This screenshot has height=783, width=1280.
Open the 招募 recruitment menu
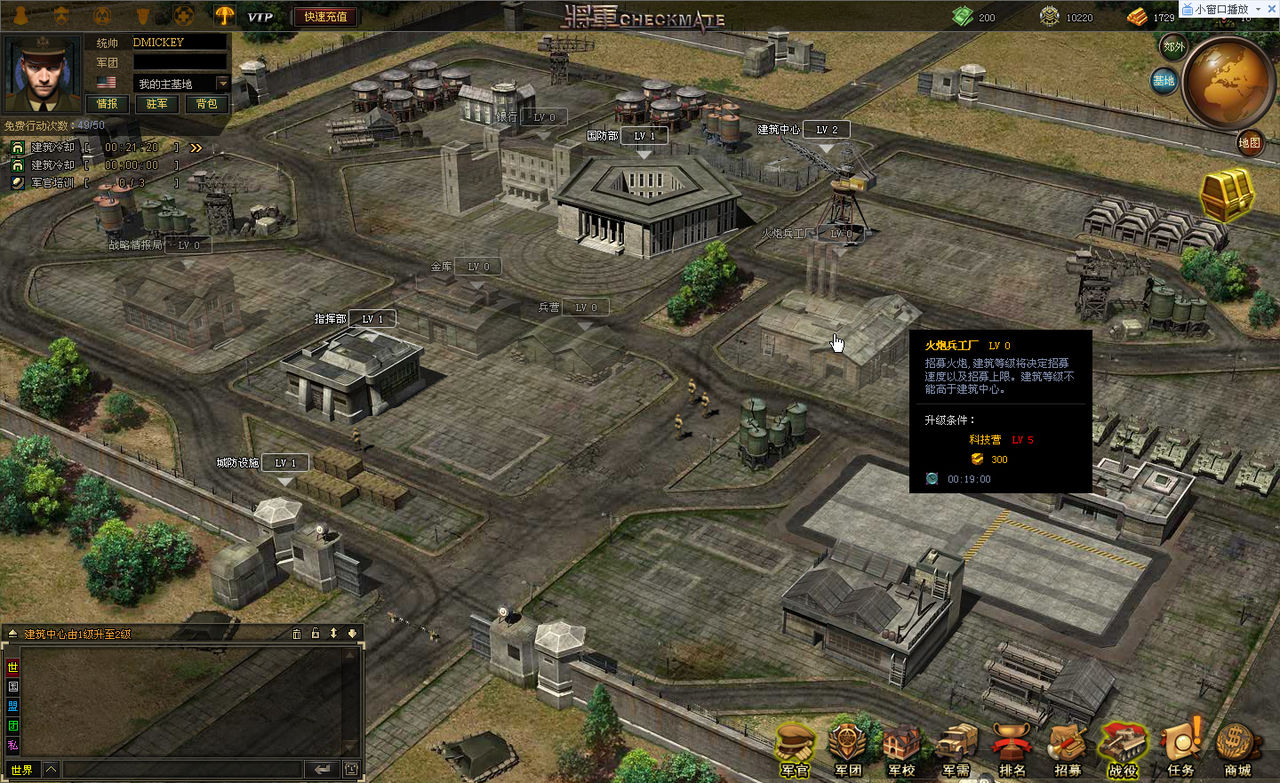point(1067,751)
